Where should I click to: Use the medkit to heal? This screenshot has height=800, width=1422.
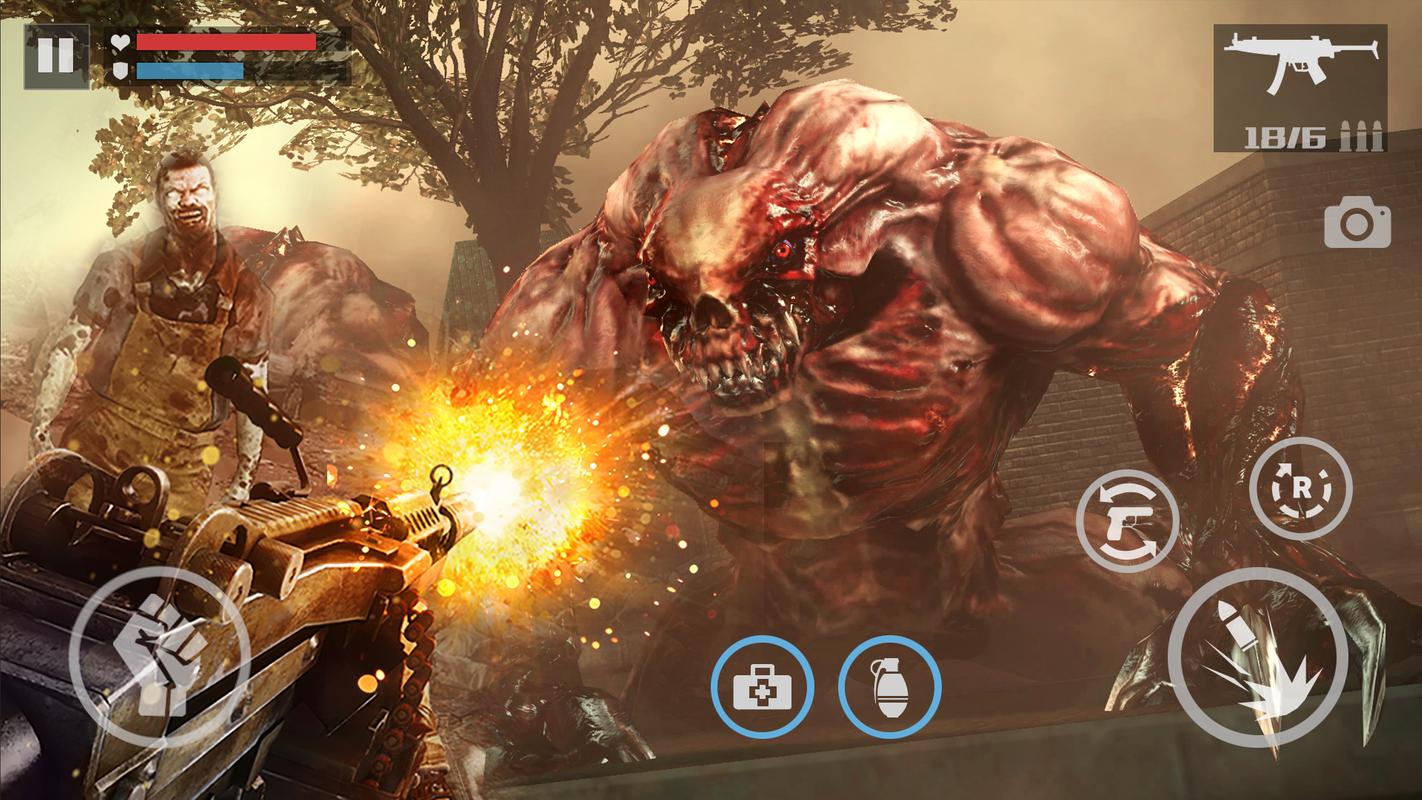click(x=762, y=687)
